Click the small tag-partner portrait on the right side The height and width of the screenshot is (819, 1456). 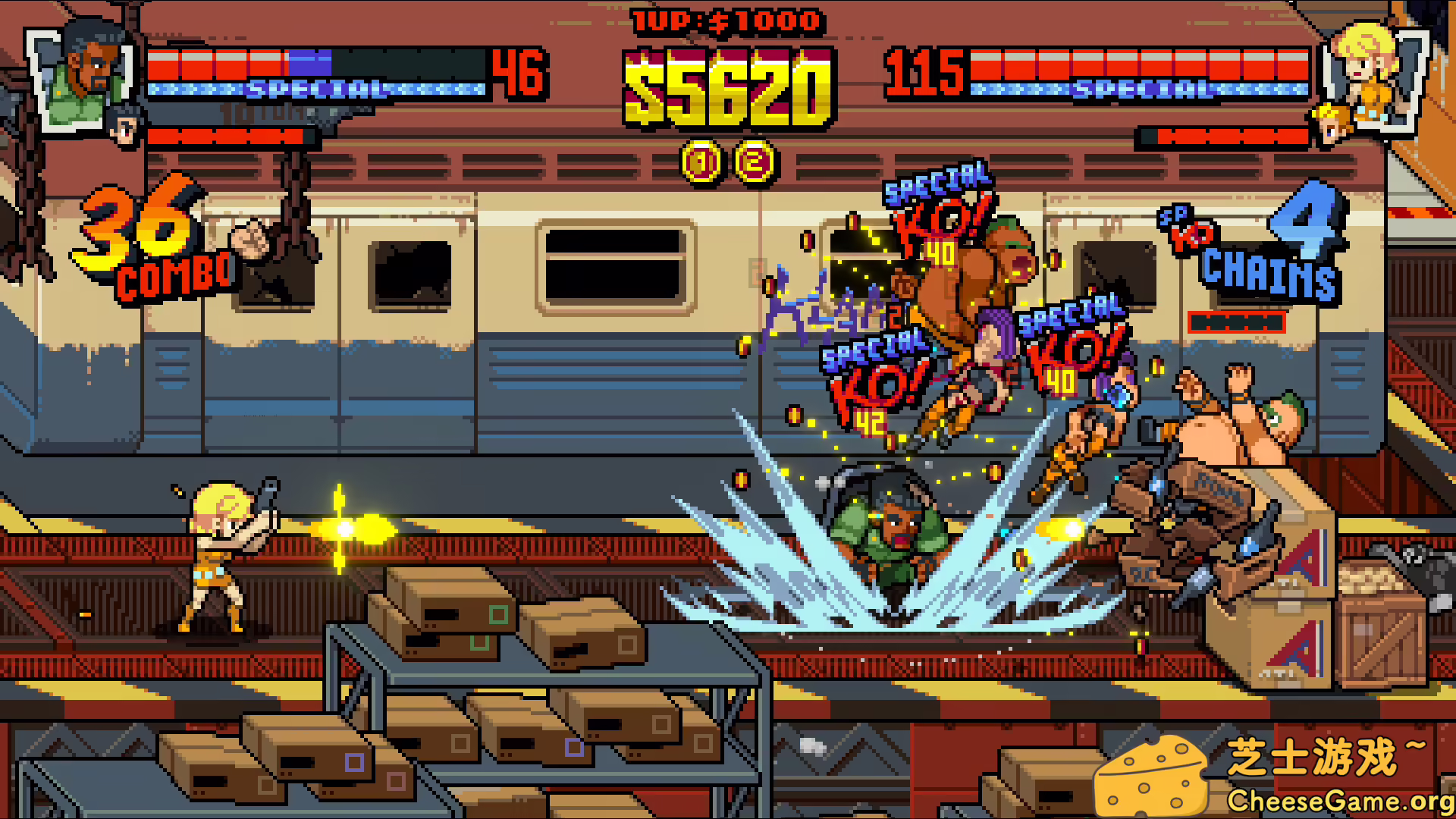click(x=1331, y=125)
